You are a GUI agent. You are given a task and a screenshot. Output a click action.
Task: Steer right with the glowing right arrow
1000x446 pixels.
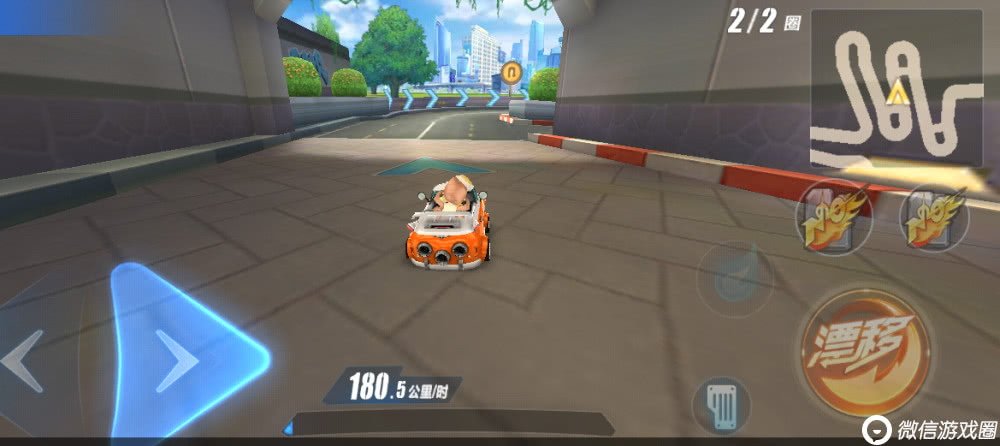[180, 355]
